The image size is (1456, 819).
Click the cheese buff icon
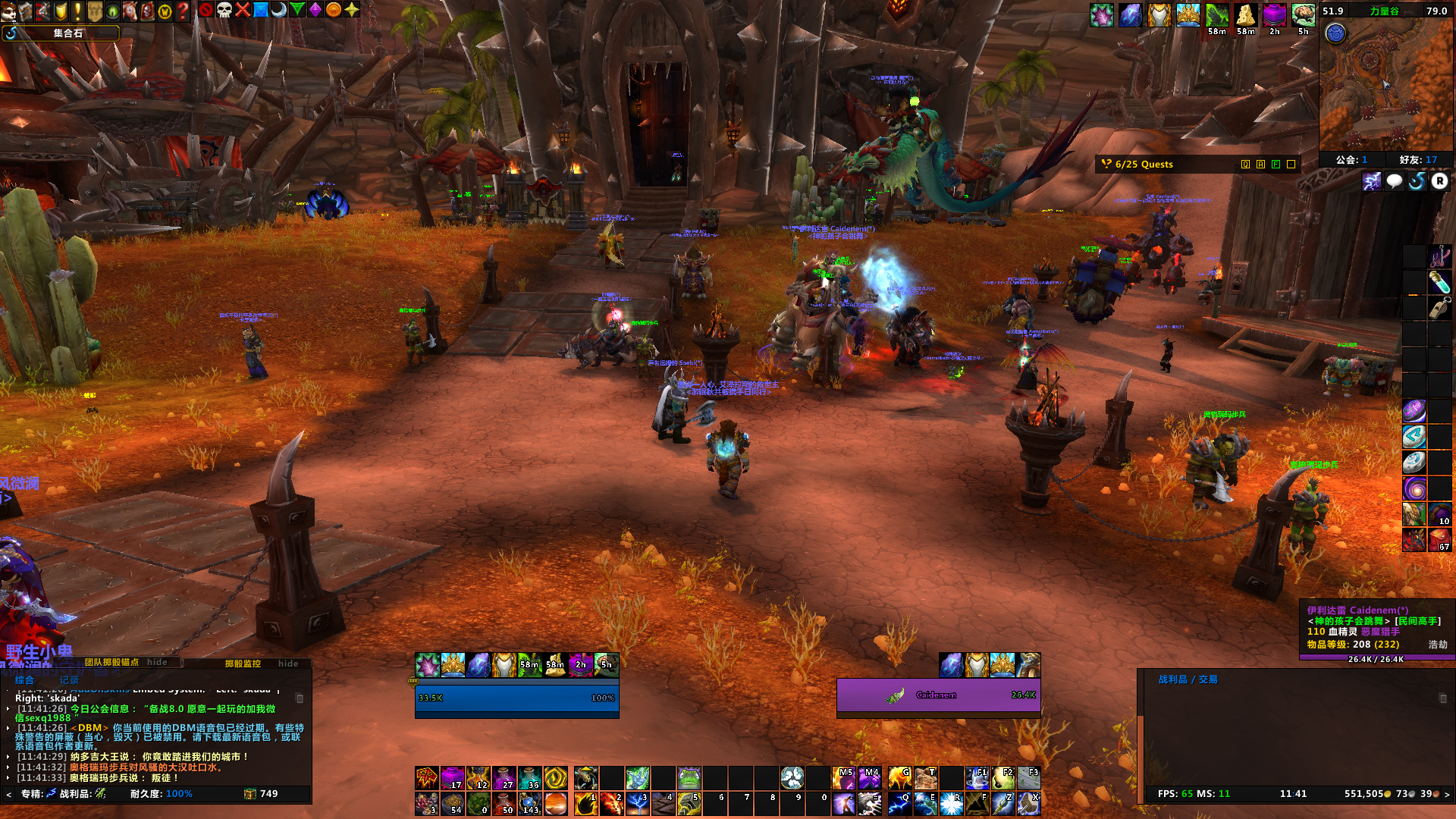[x=1245, y=15]
